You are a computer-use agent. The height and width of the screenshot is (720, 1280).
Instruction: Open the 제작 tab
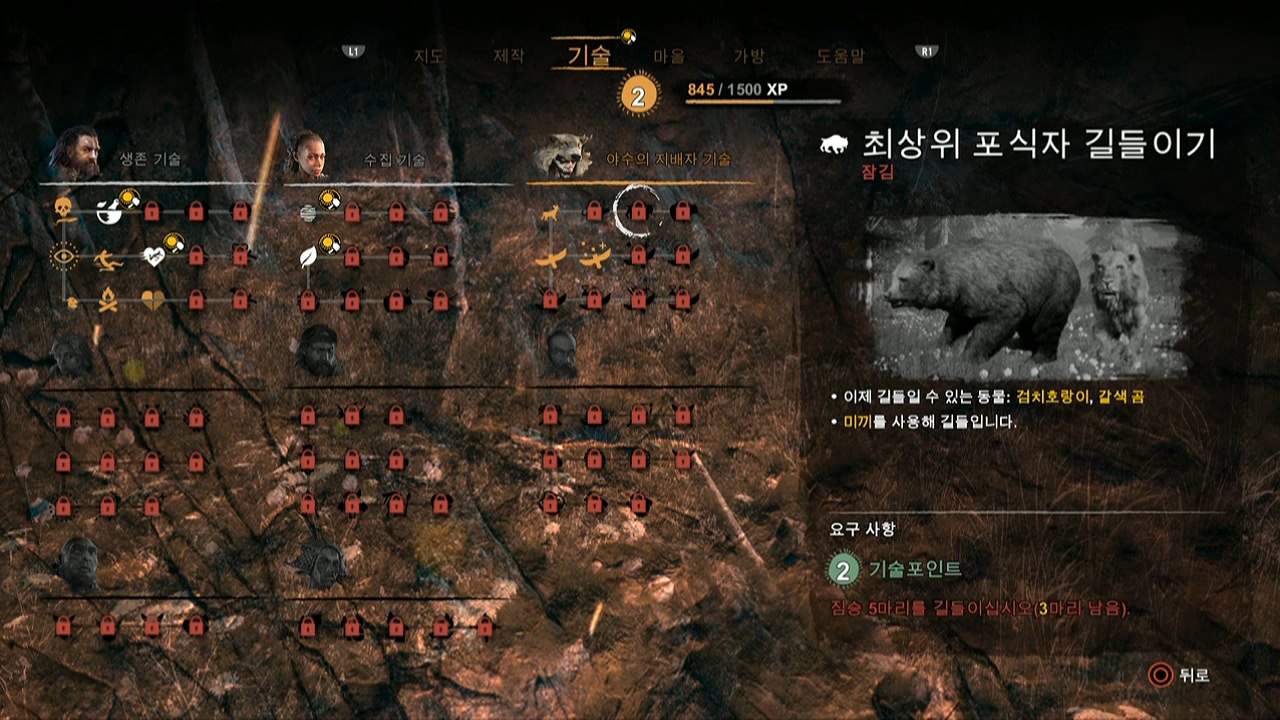click(510, 55)
